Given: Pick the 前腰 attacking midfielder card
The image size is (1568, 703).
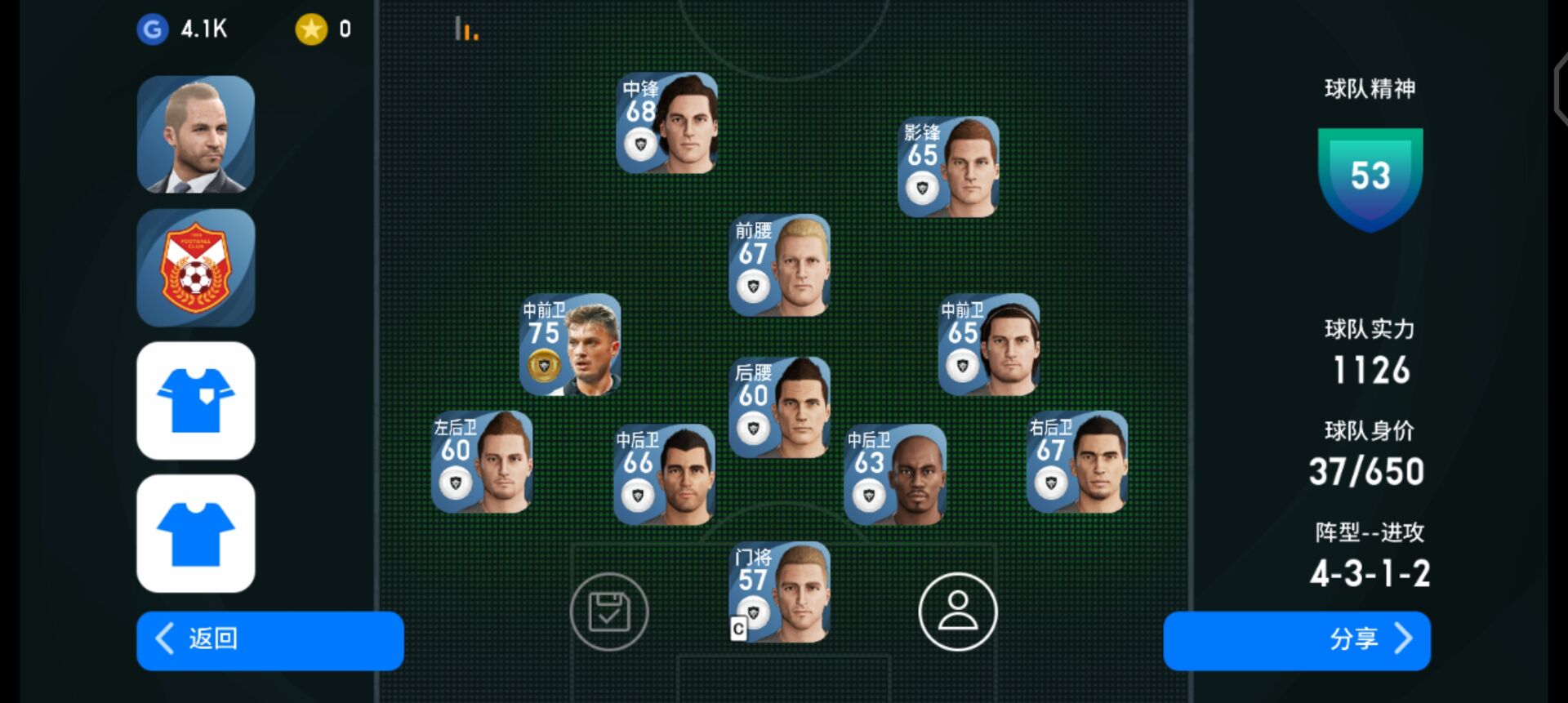Looking at the screenshot, I should coord(779,265).
